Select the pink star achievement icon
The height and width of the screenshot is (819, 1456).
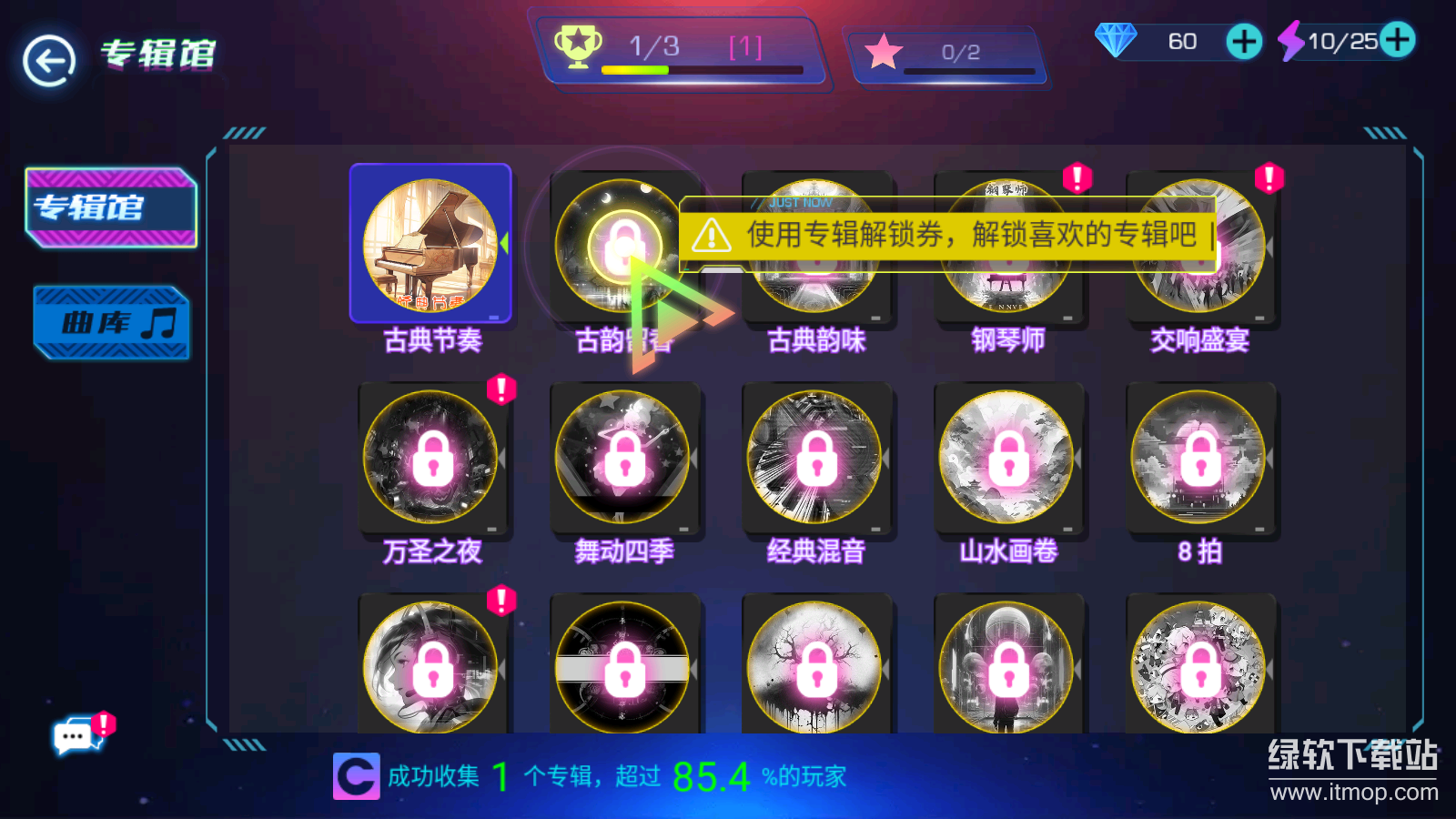click(884, 53)
